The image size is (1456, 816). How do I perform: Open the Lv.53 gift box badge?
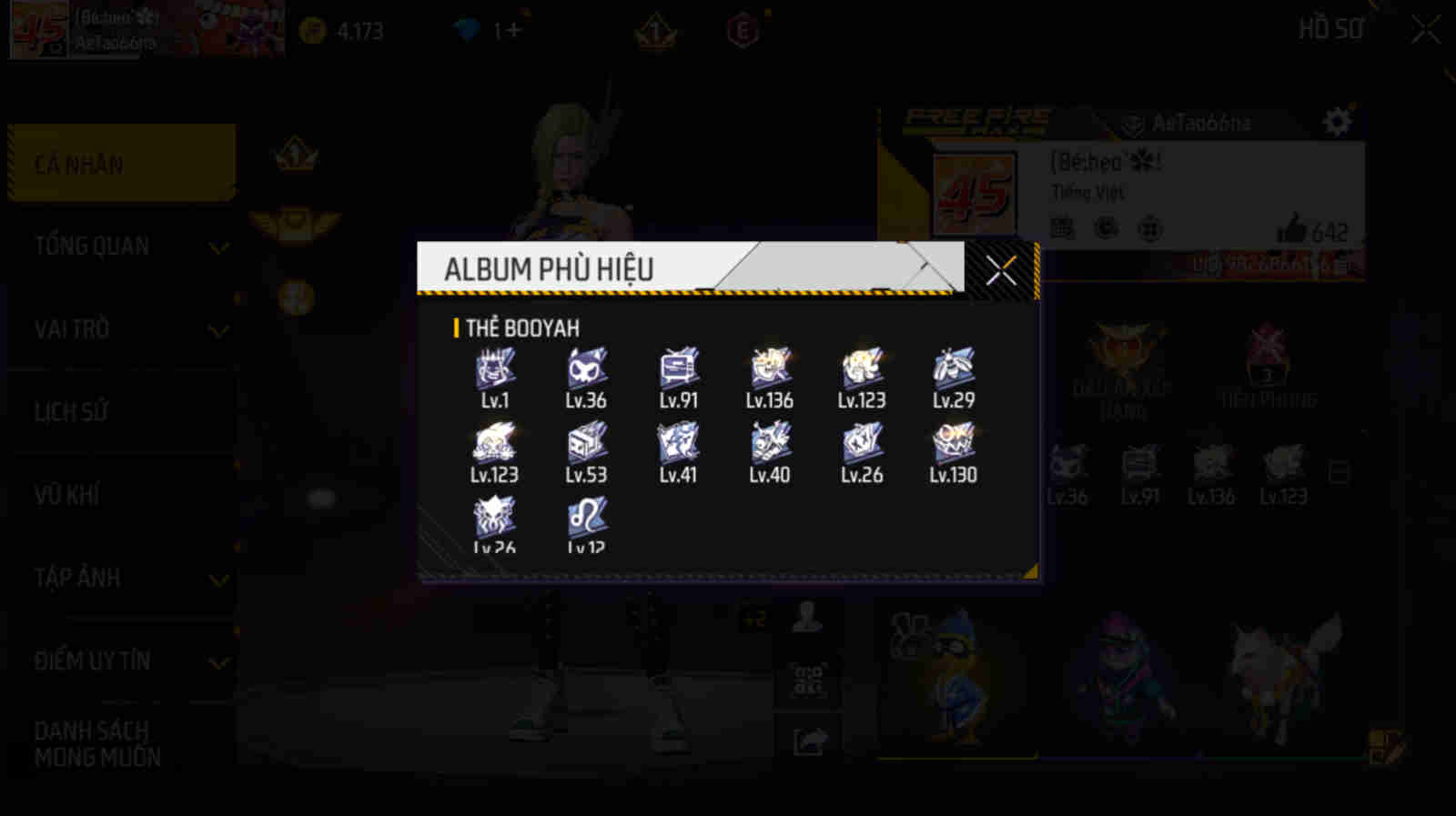coord(587,445)
